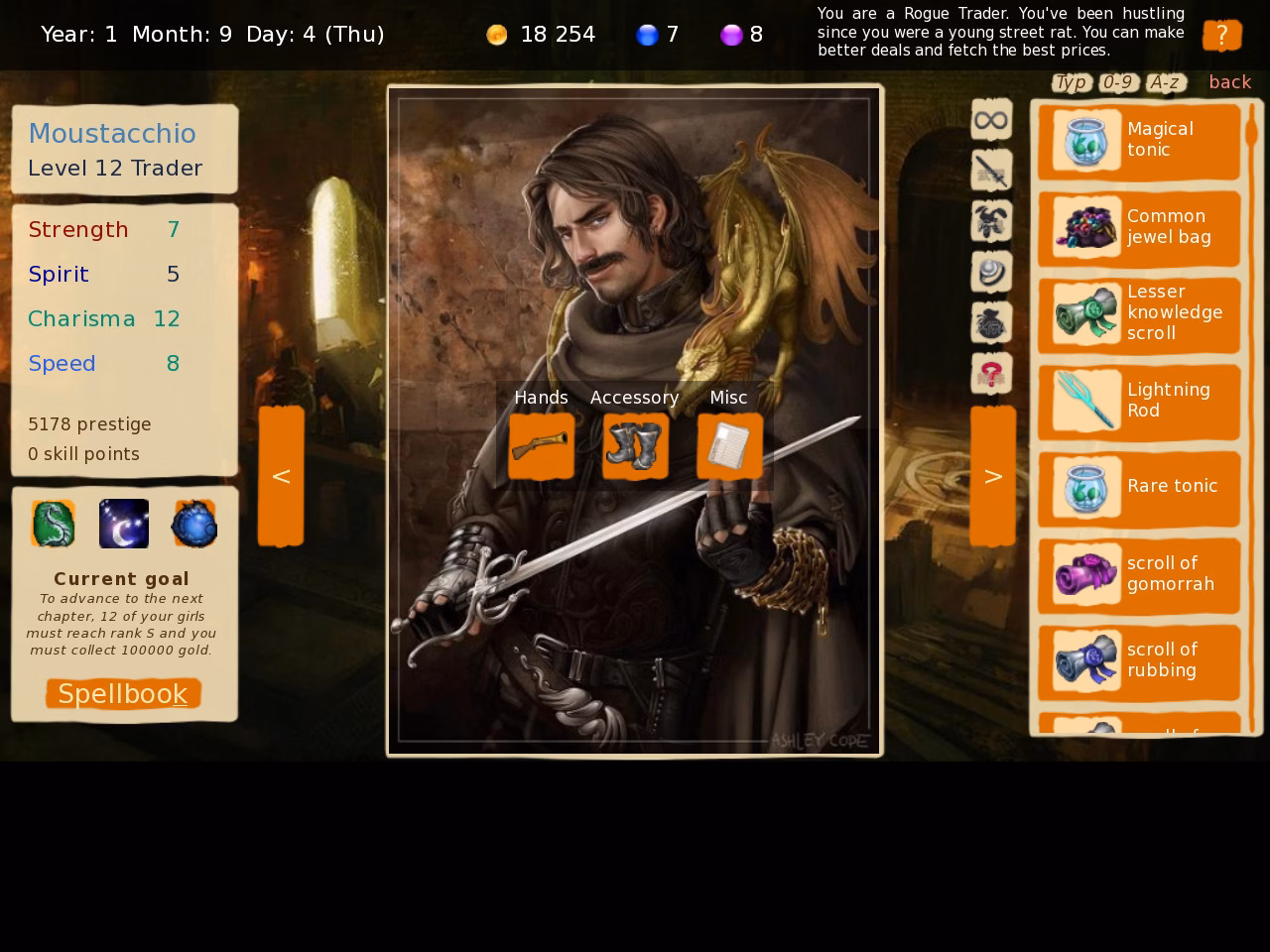
Task: Open the Lightning Rod item entry
Action: (1139, 401)
